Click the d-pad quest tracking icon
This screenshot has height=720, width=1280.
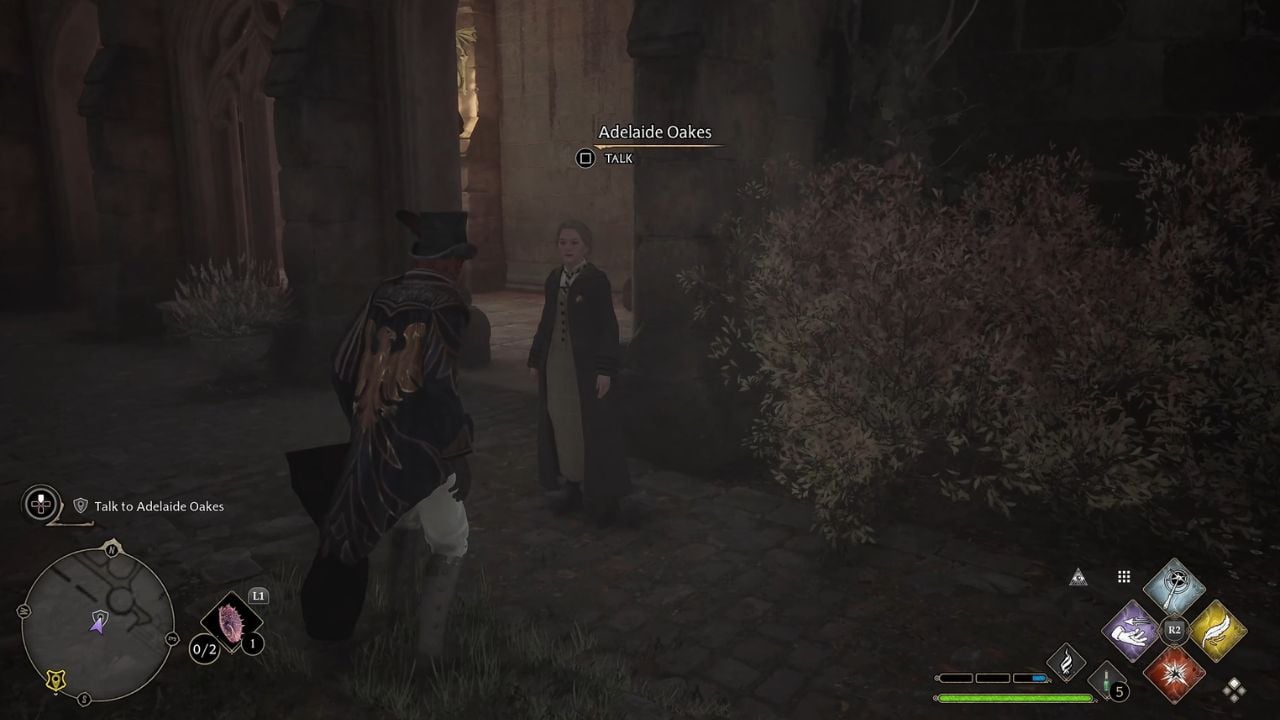(x=41, y=504)
